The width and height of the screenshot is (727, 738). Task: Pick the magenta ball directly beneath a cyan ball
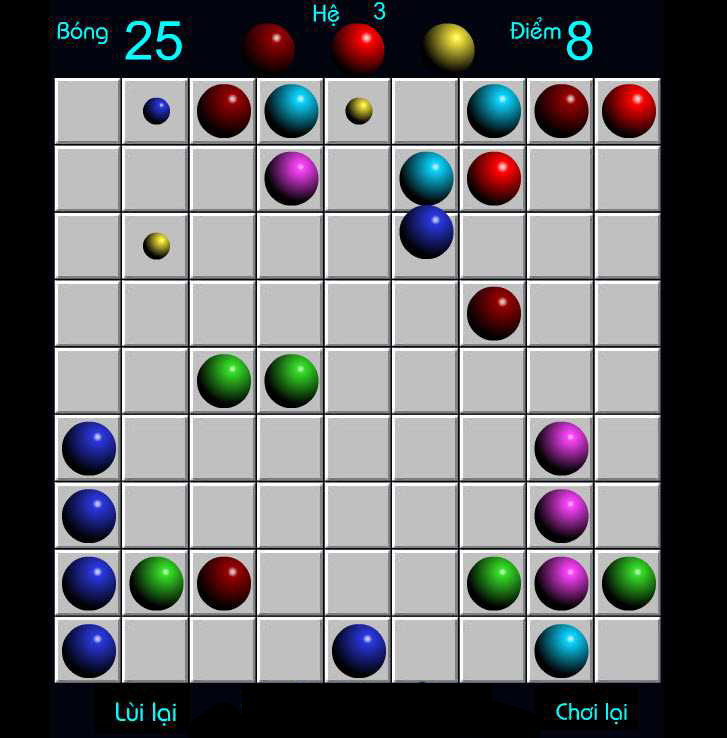(291, 178)
